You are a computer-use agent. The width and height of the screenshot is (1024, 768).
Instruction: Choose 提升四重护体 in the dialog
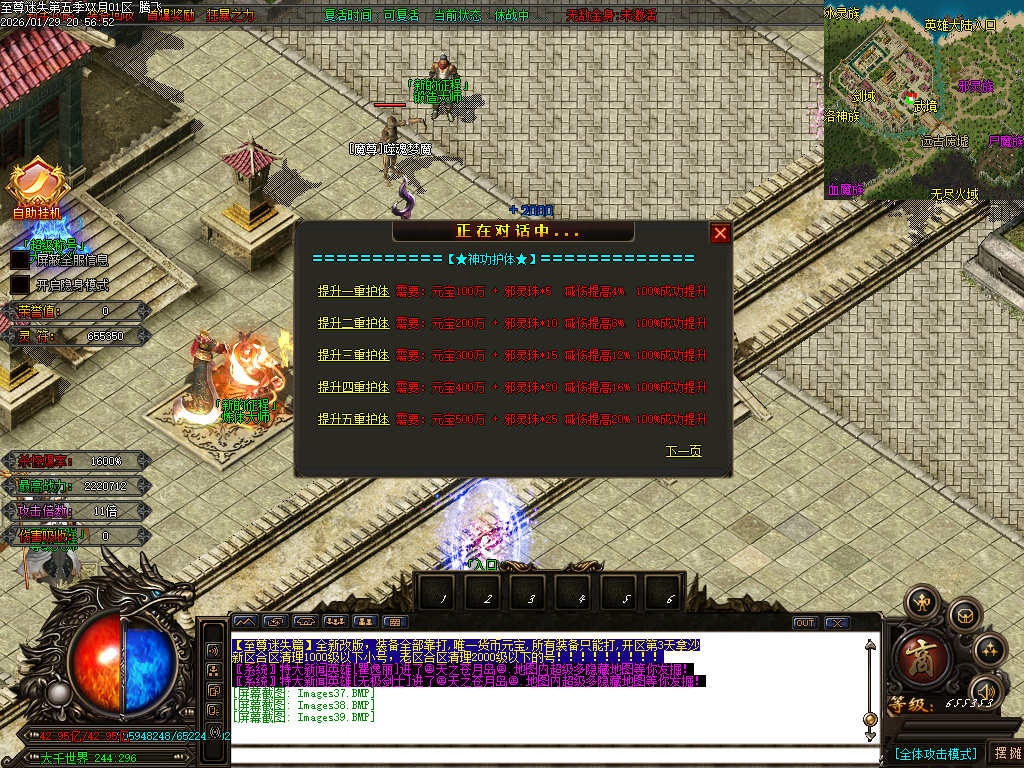pos(353,387)
